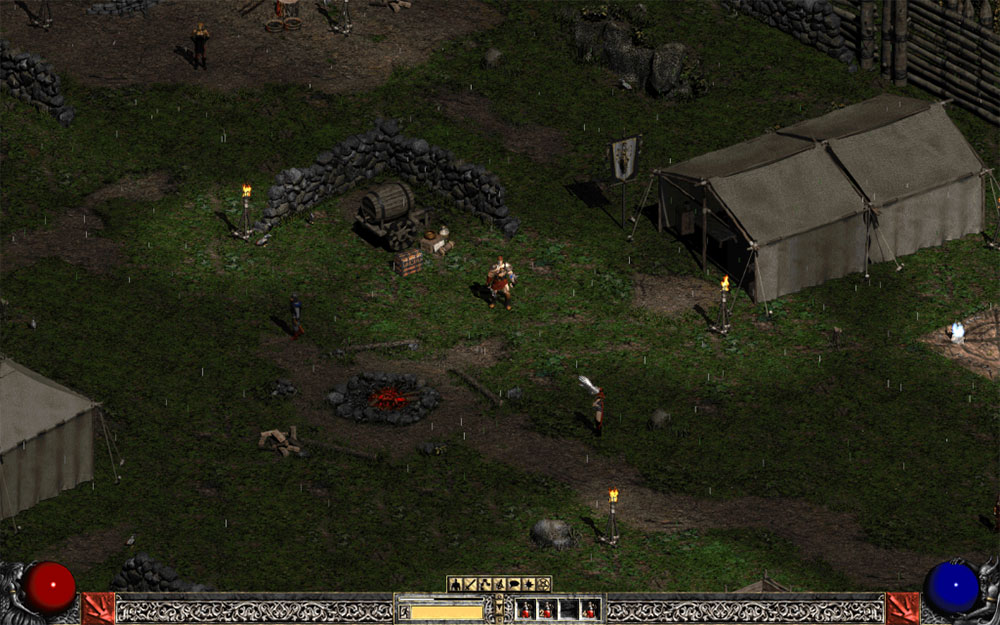
Task: Collapse the mini panel with the center arrow button
Action: click(x=500, y=607)
